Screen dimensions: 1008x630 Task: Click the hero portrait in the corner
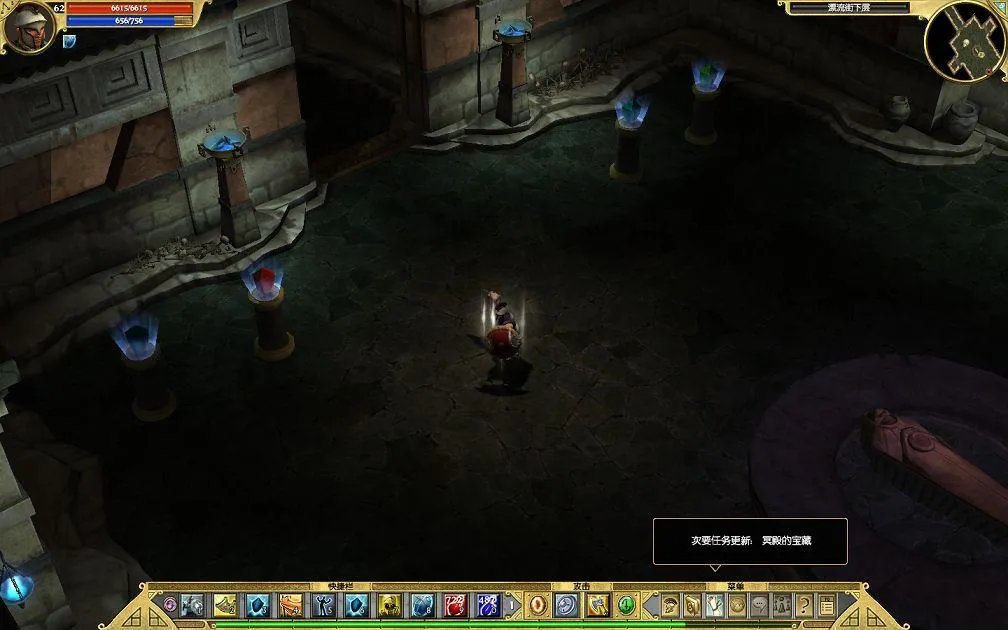coord(28,27)
